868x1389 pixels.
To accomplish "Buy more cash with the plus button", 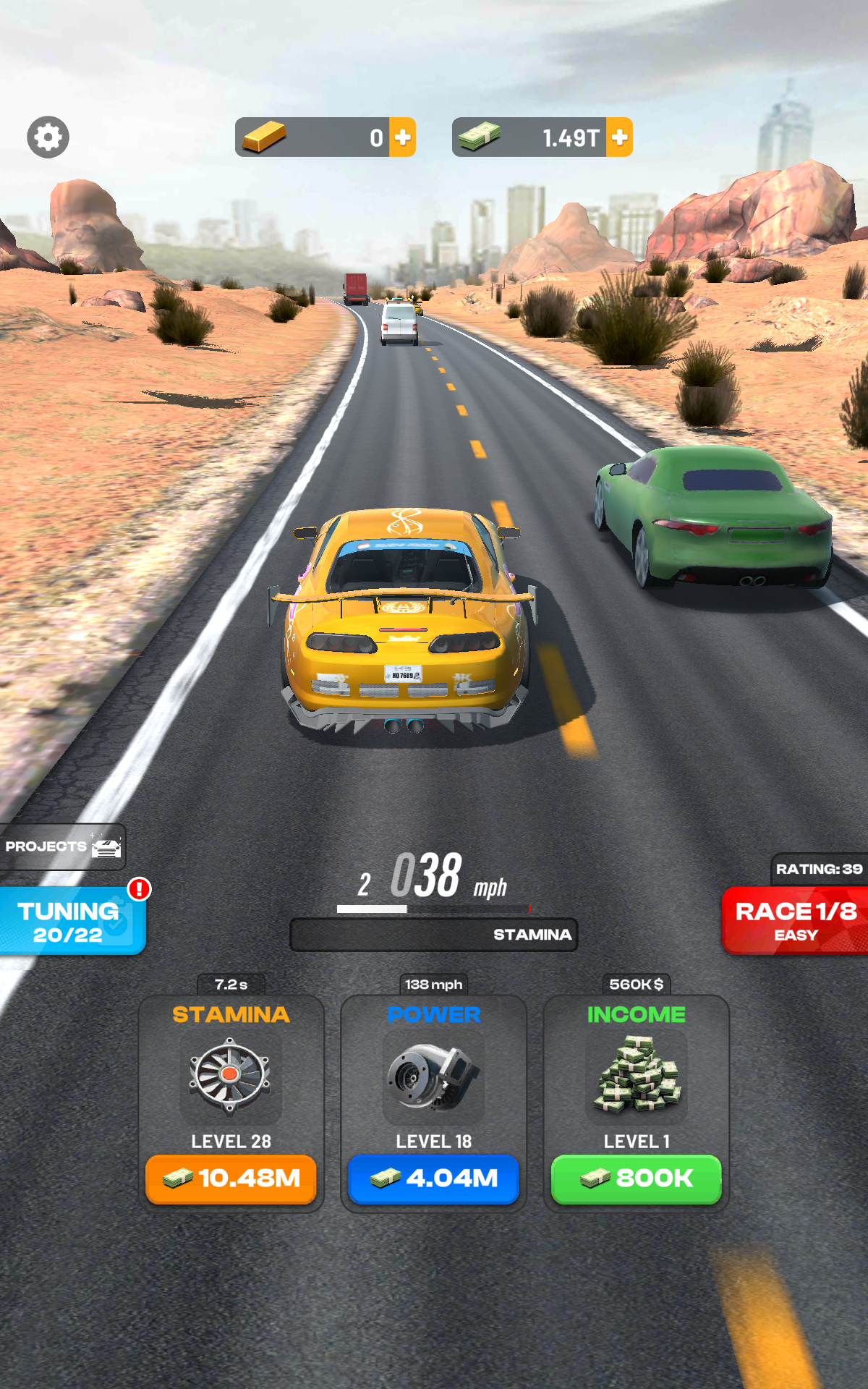I will (x=619, y=137).
